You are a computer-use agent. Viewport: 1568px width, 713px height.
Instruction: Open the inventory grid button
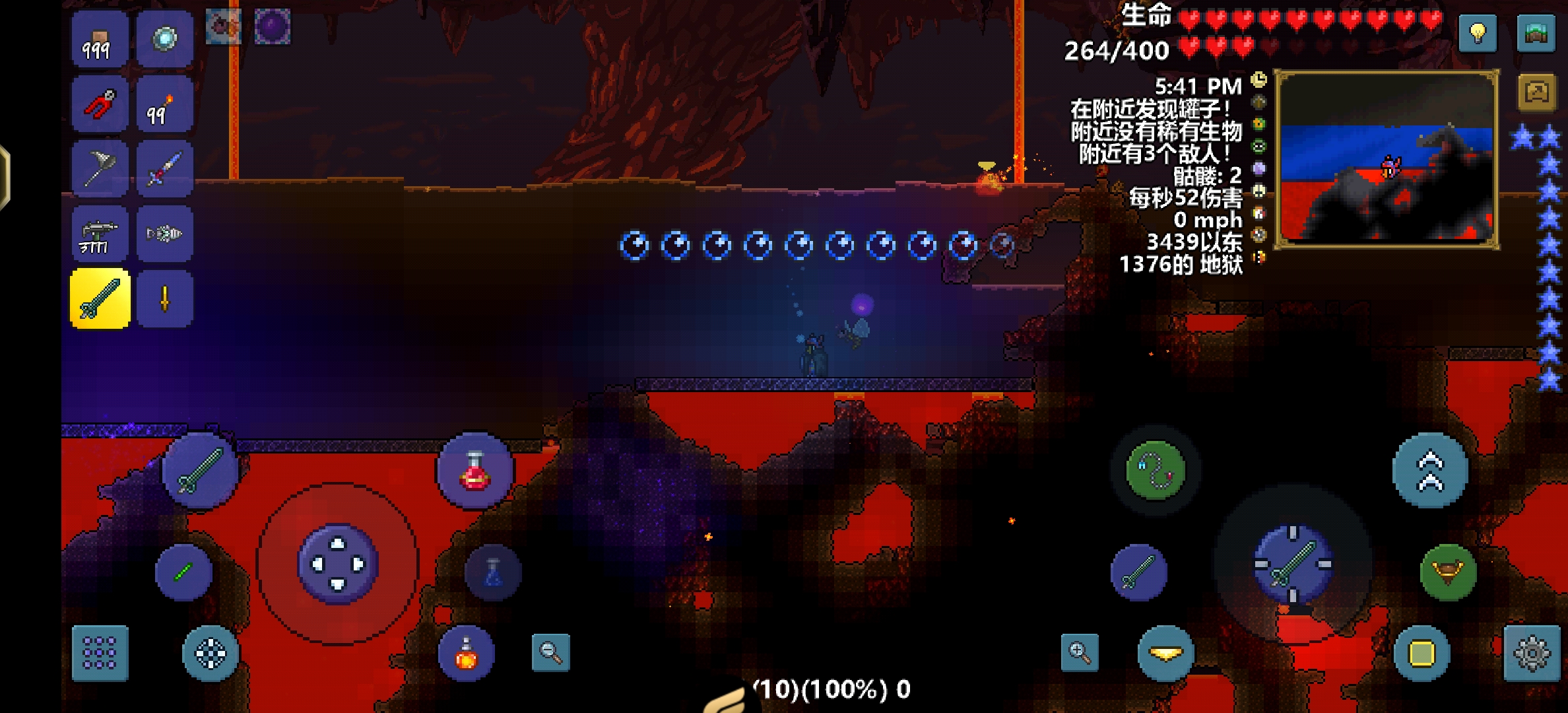[100, 653]
